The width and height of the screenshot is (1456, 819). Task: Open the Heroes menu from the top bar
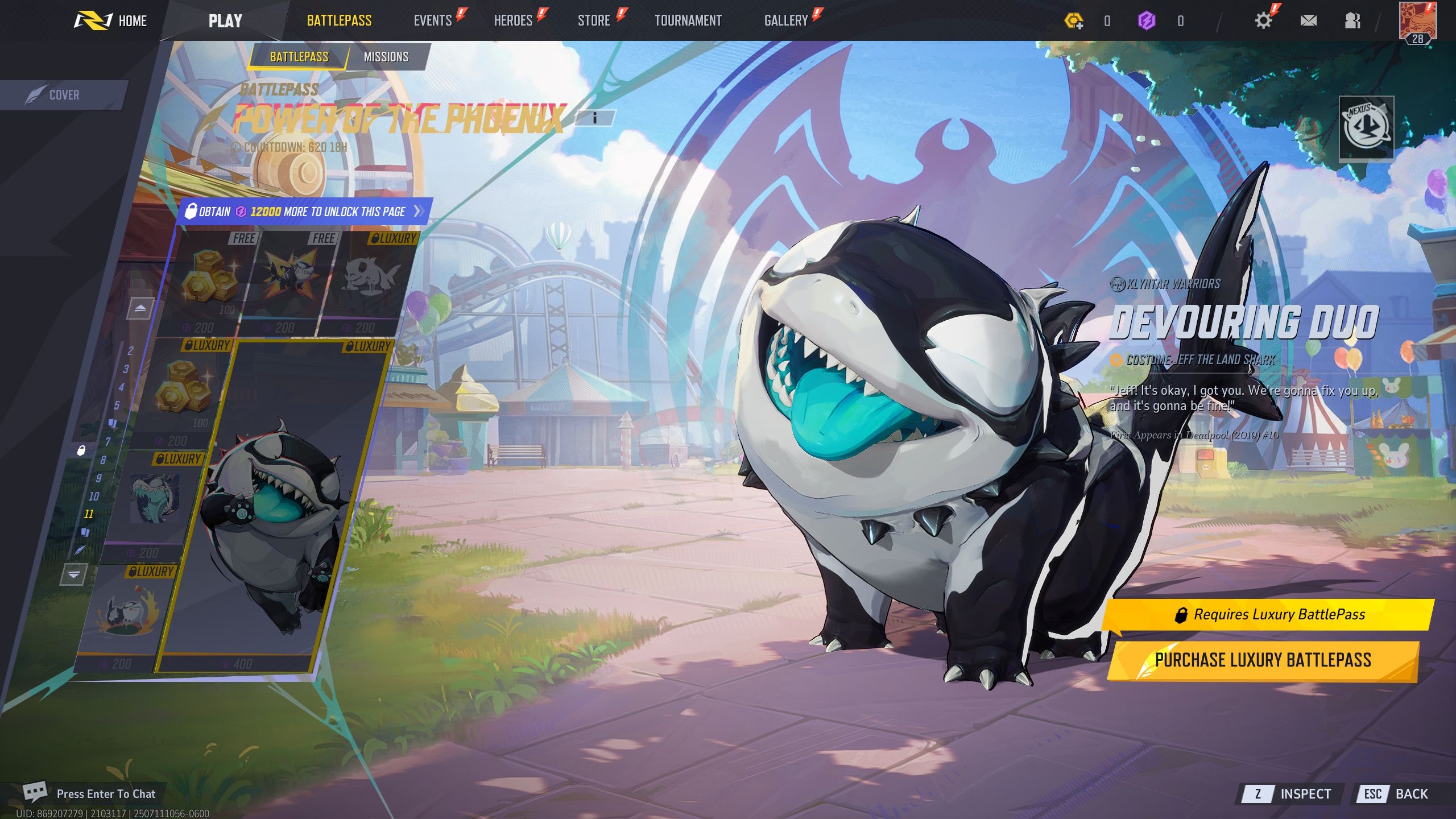click(x=514, y=20)
